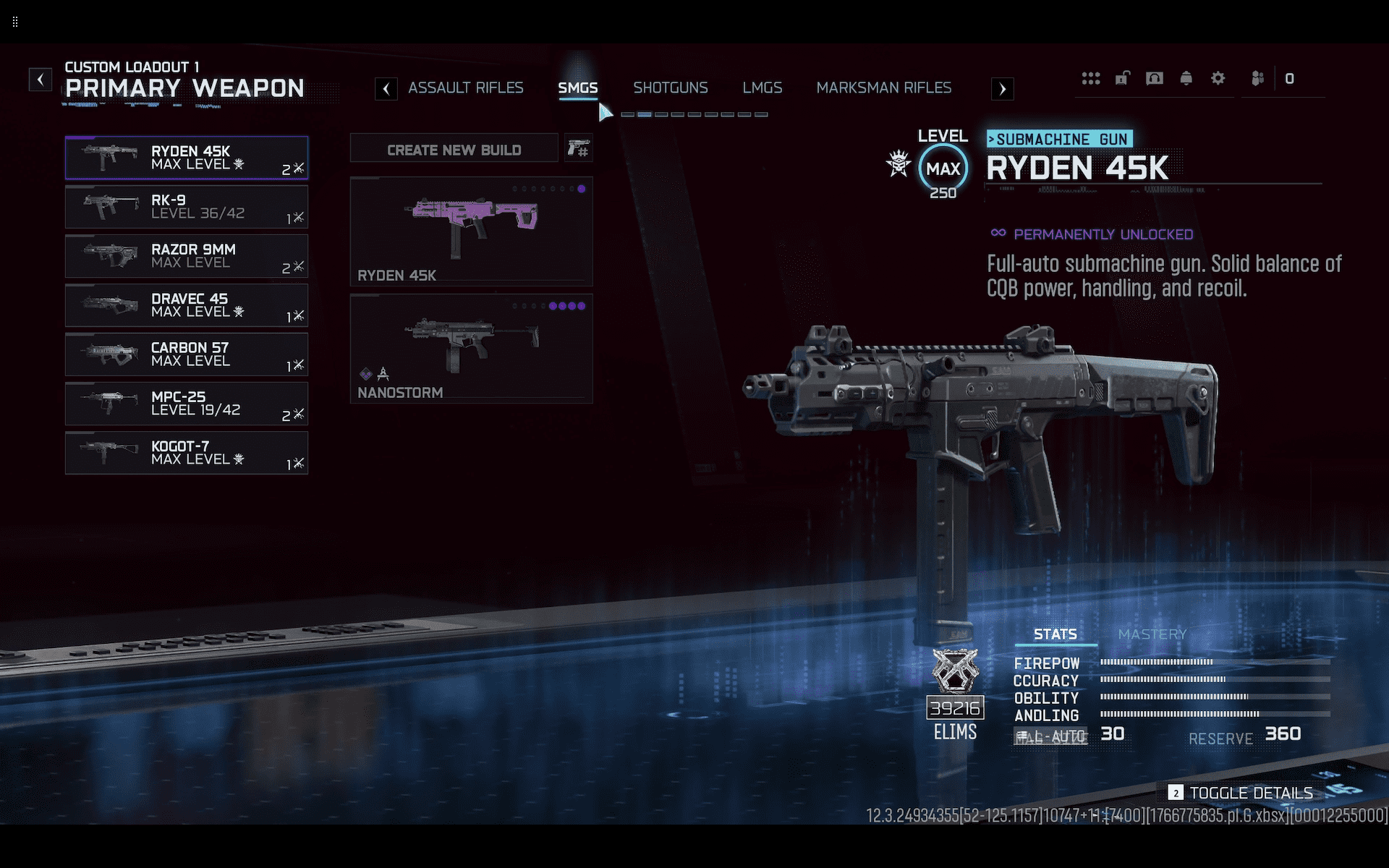Create a new build
The image size is (1389, 868).
click(x=454, y=150)
